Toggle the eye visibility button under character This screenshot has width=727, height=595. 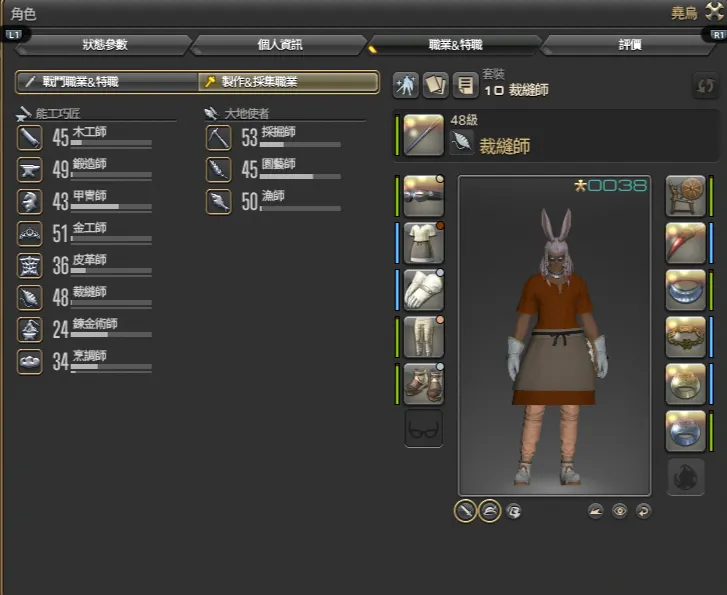pos(620,510)
